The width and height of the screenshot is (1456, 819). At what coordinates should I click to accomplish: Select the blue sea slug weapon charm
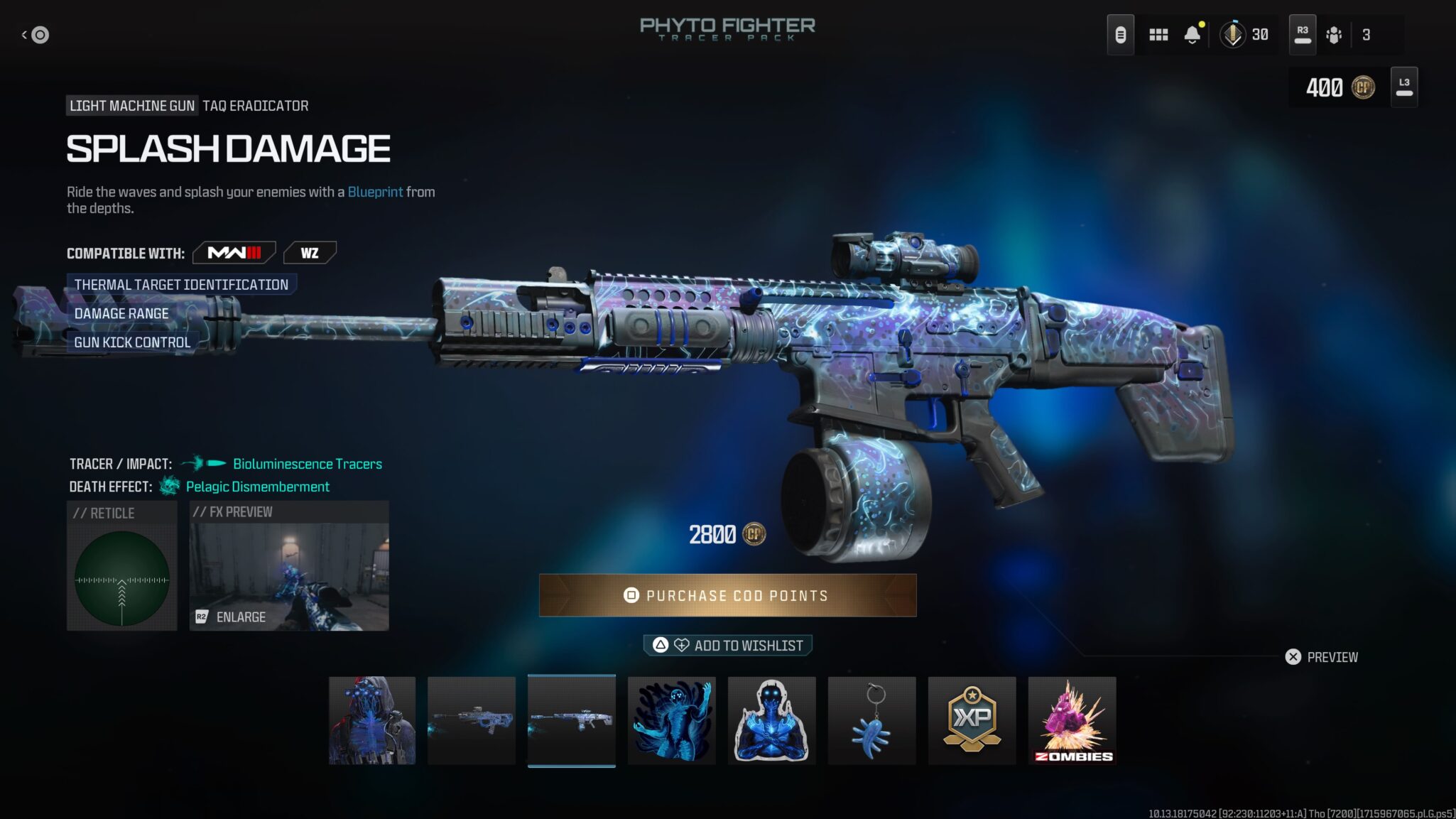872,720
